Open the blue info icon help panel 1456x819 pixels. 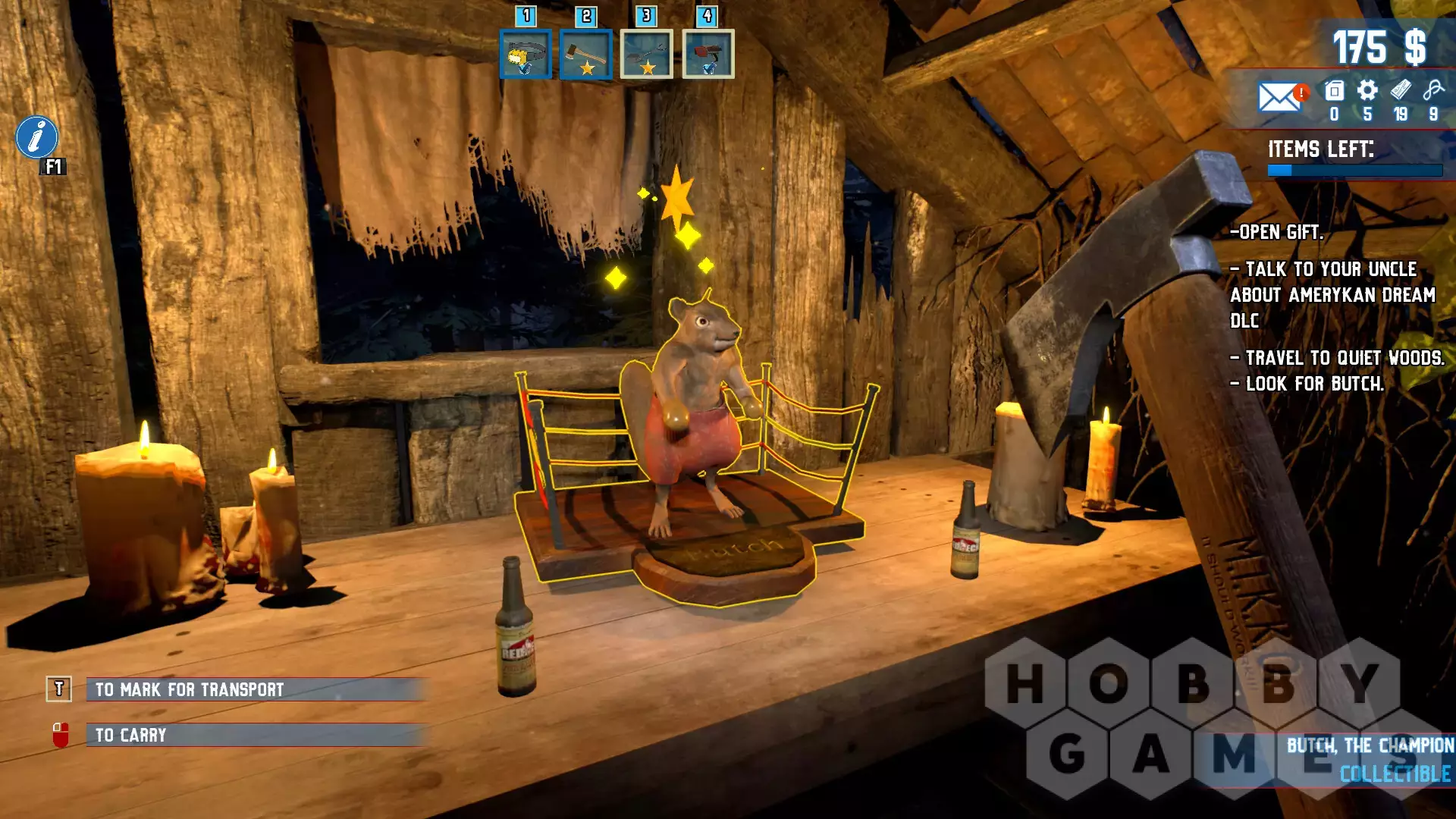[x=36, y=137]
